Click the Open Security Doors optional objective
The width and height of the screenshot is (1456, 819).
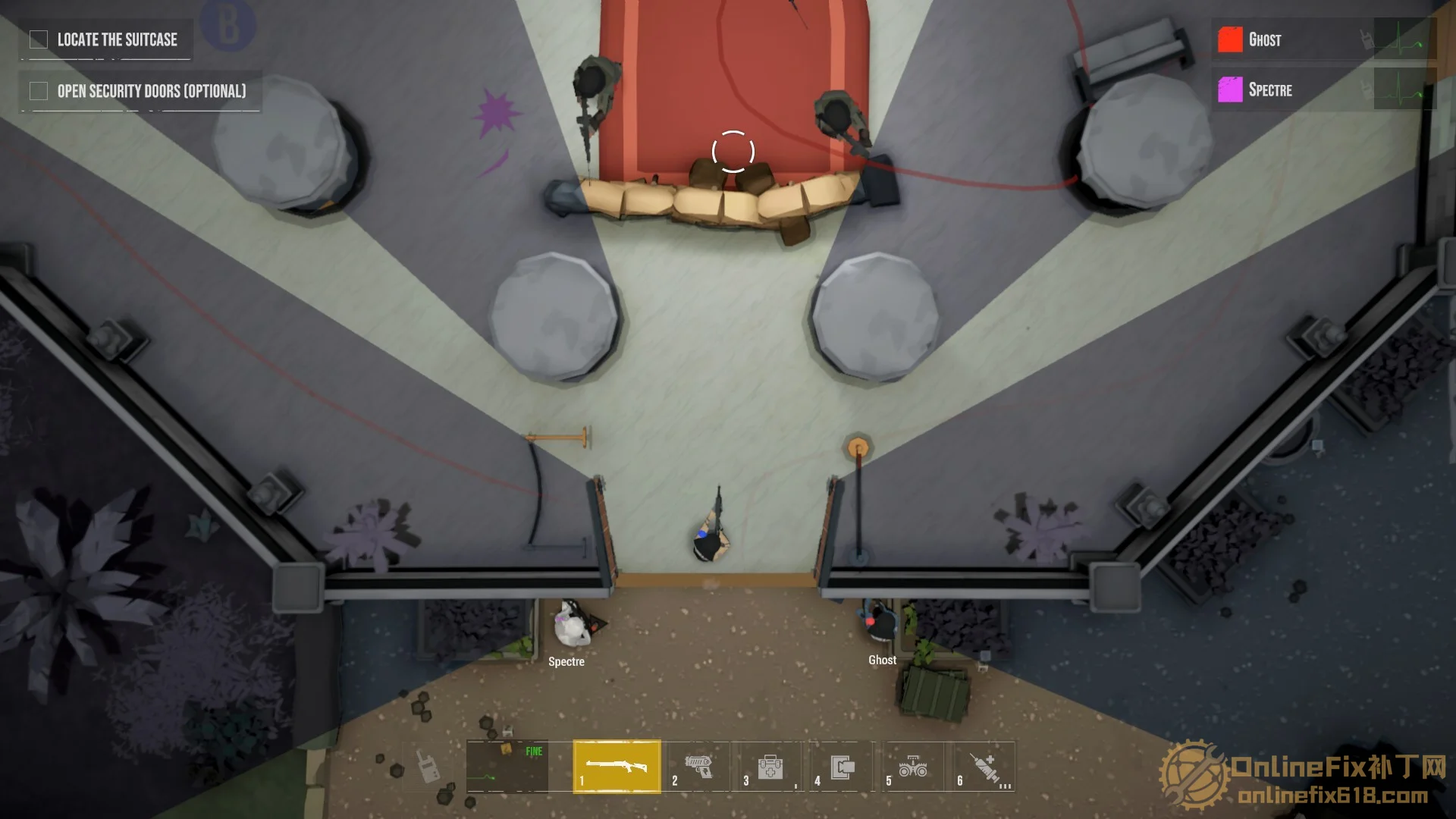pyautogui.click(x=151, y=91)
